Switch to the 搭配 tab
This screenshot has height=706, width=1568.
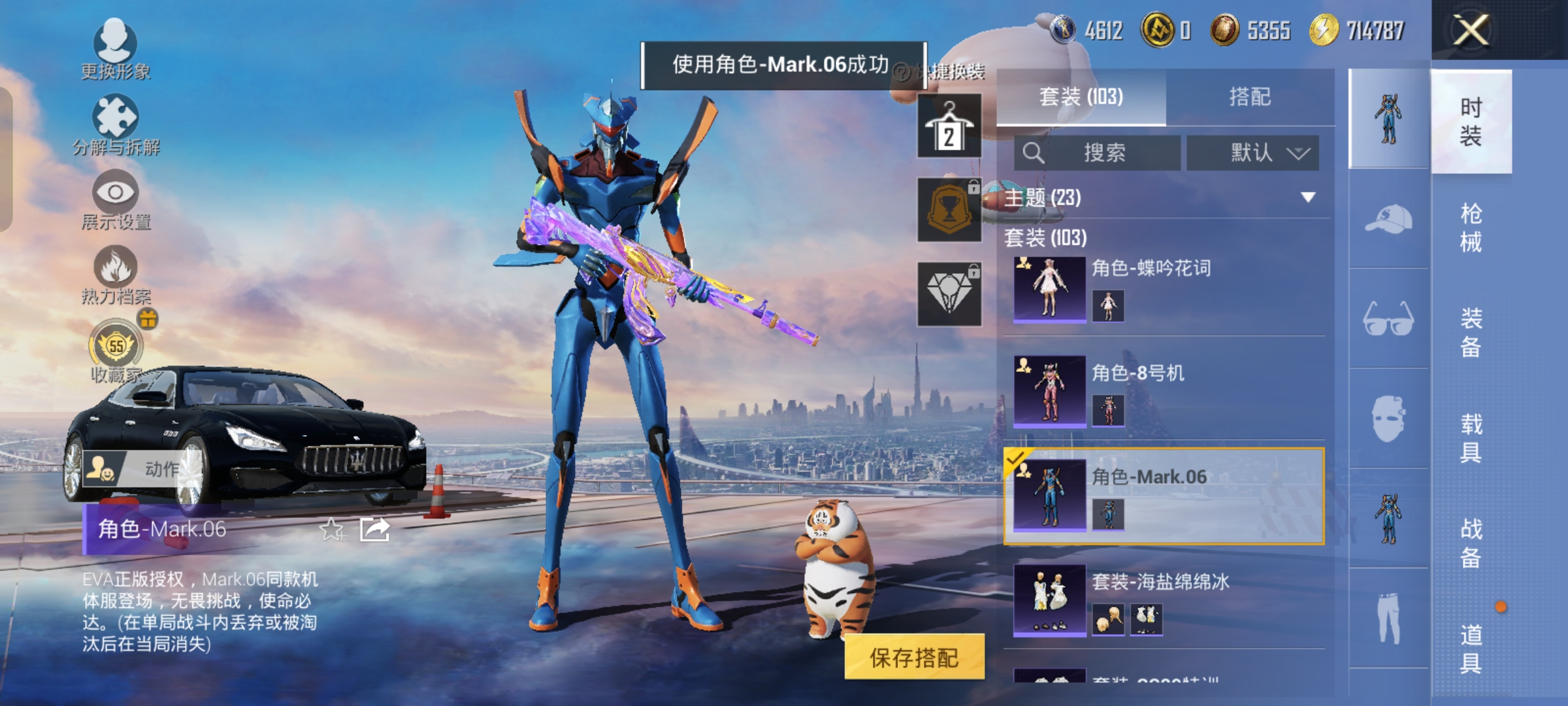[x=1250, y=97]
